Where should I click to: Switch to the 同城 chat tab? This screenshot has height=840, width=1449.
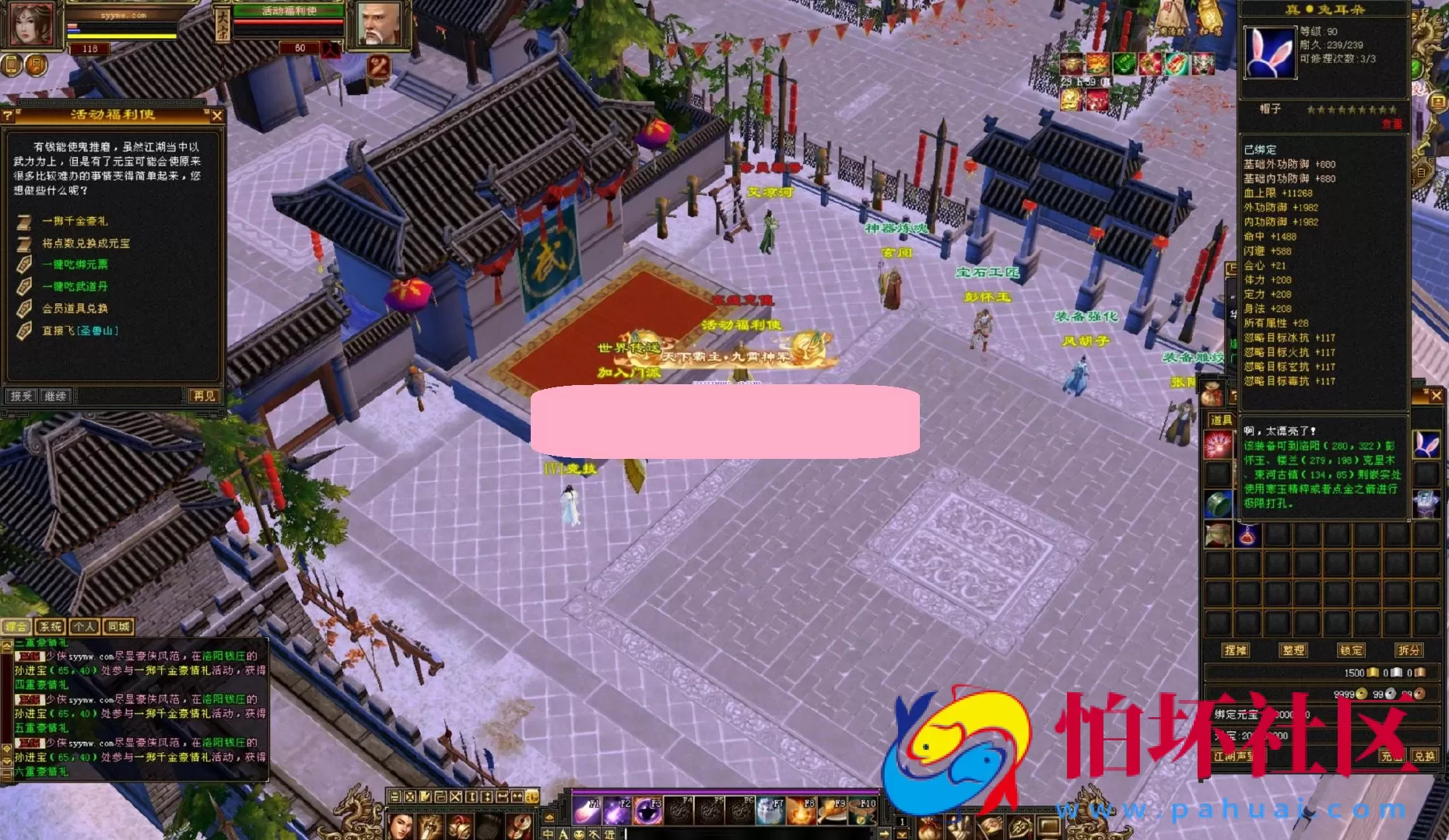click(118, 625)
